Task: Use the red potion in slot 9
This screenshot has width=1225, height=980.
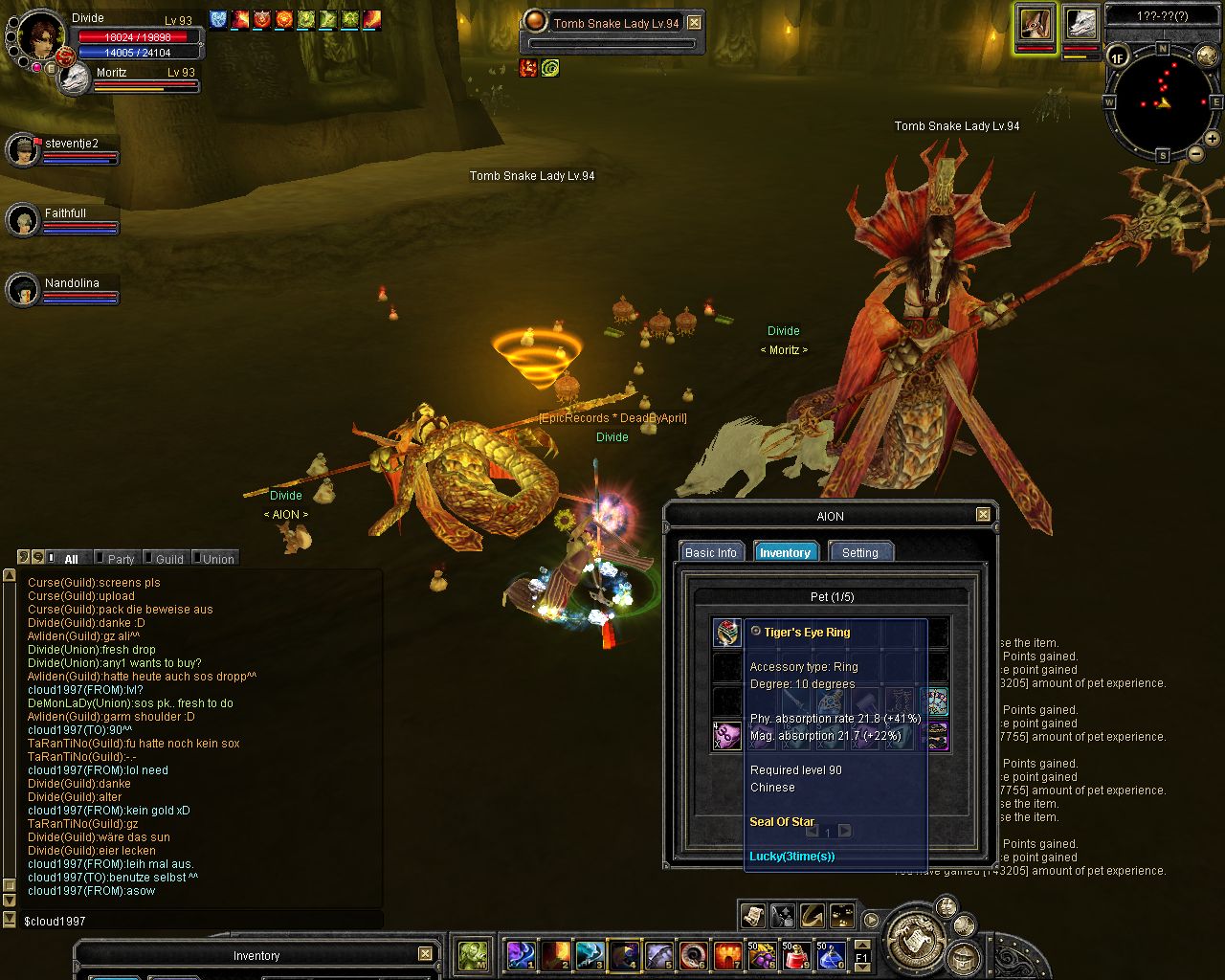Action: [796, 955]
